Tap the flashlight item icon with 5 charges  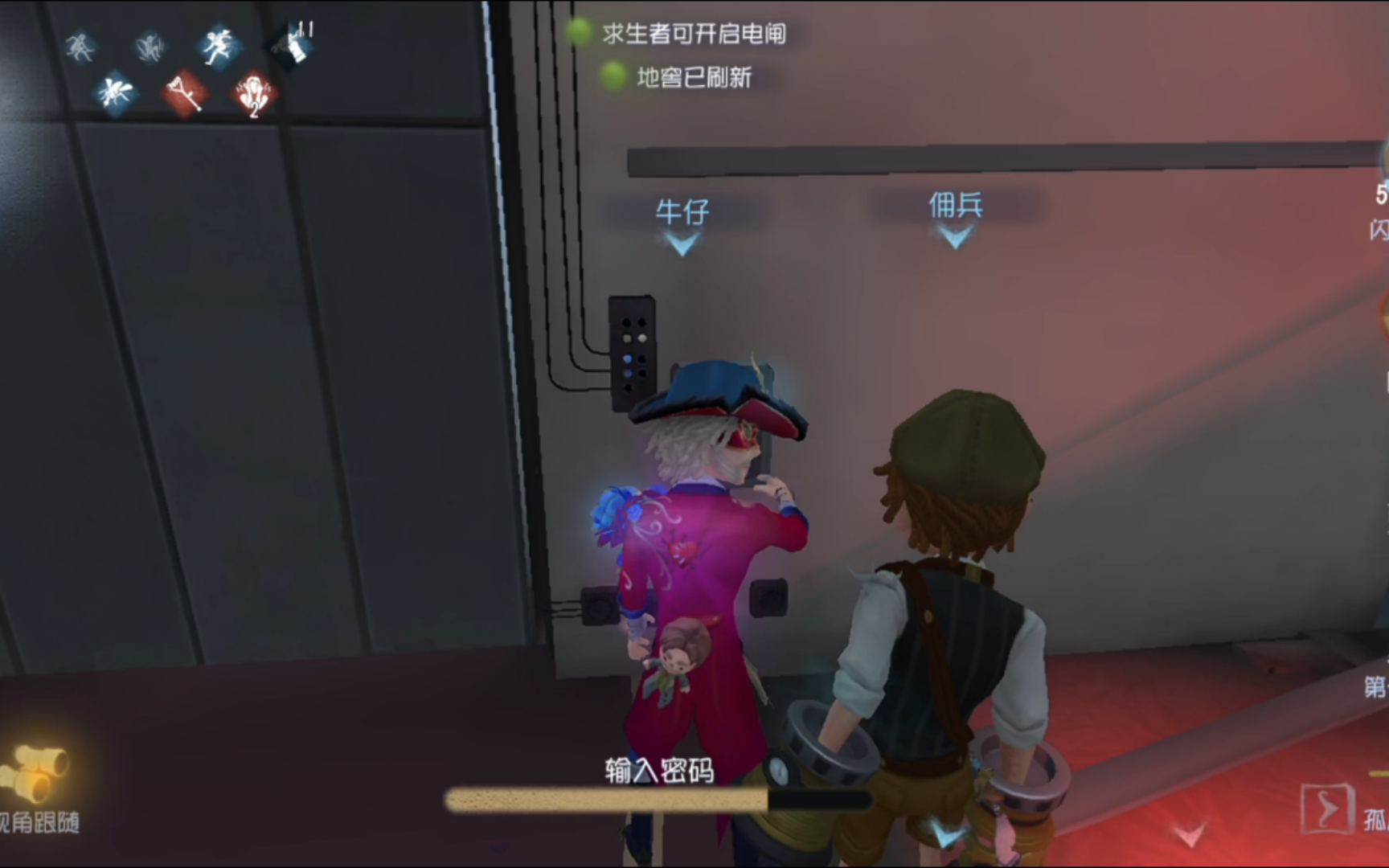pyautogui.click(x=1381, y=205)
